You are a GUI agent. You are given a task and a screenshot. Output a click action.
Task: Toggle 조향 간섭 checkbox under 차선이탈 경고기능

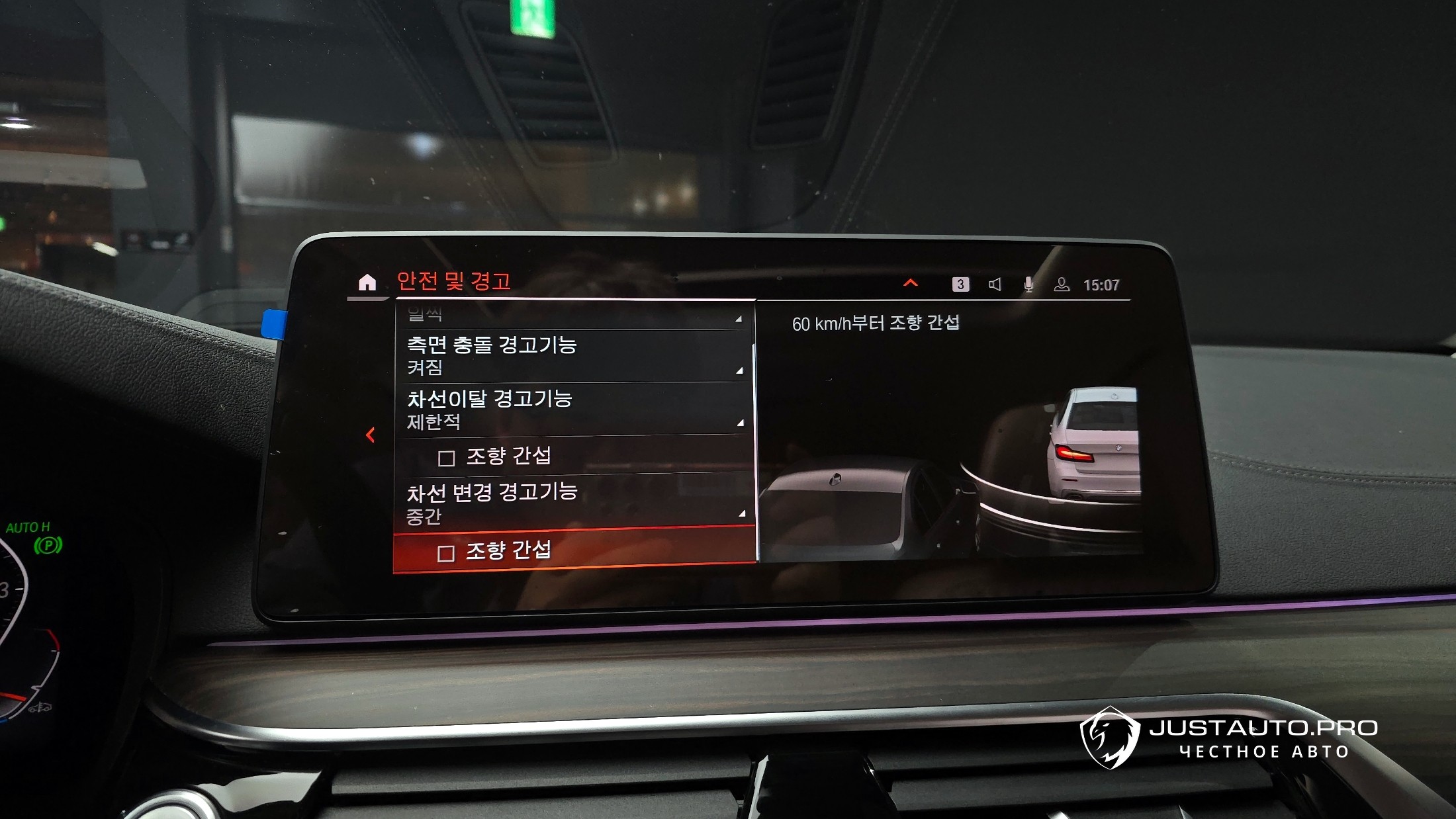coord(447,458)
